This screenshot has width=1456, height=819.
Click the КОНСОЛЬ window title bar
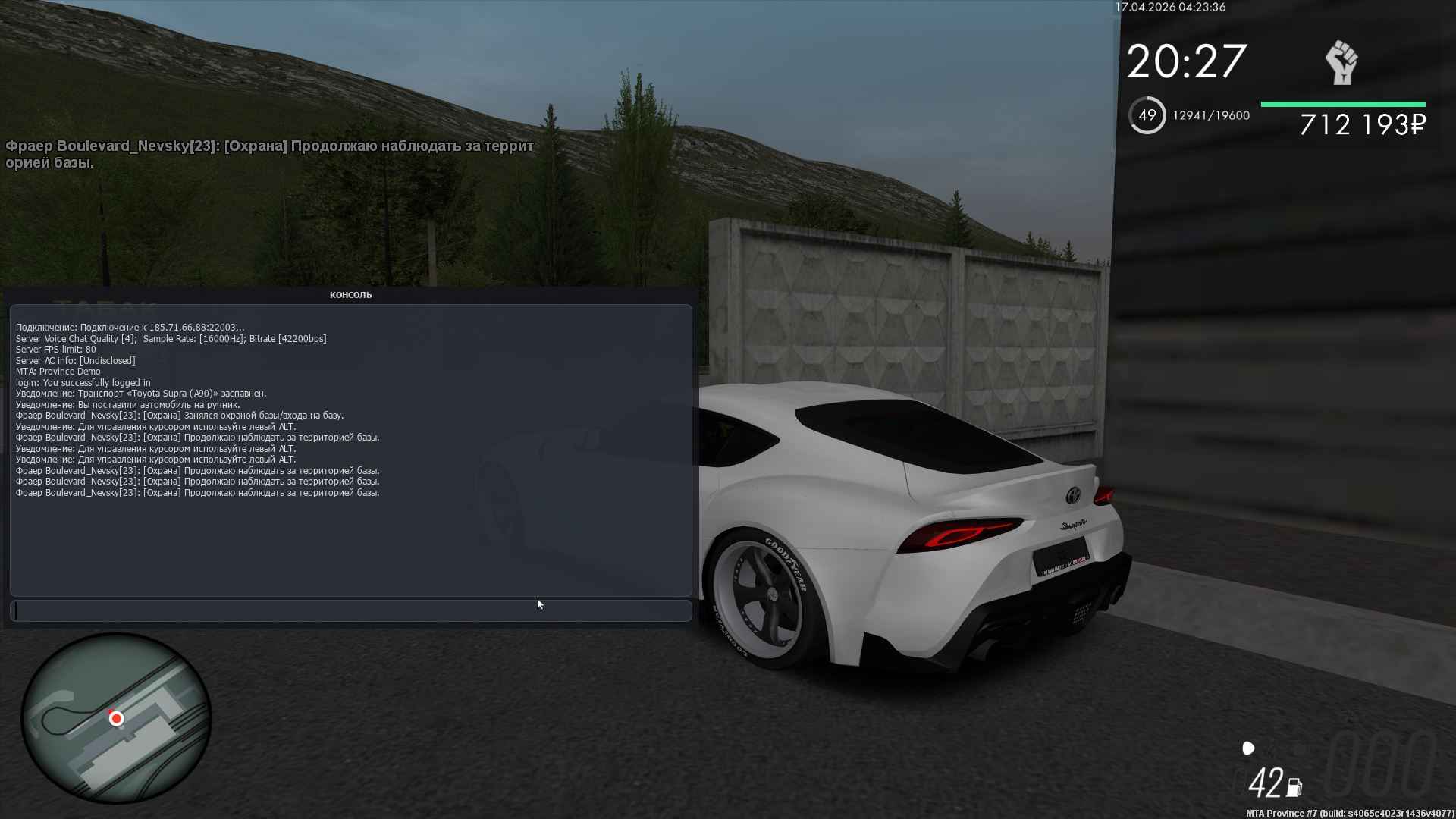coord(350,295)
